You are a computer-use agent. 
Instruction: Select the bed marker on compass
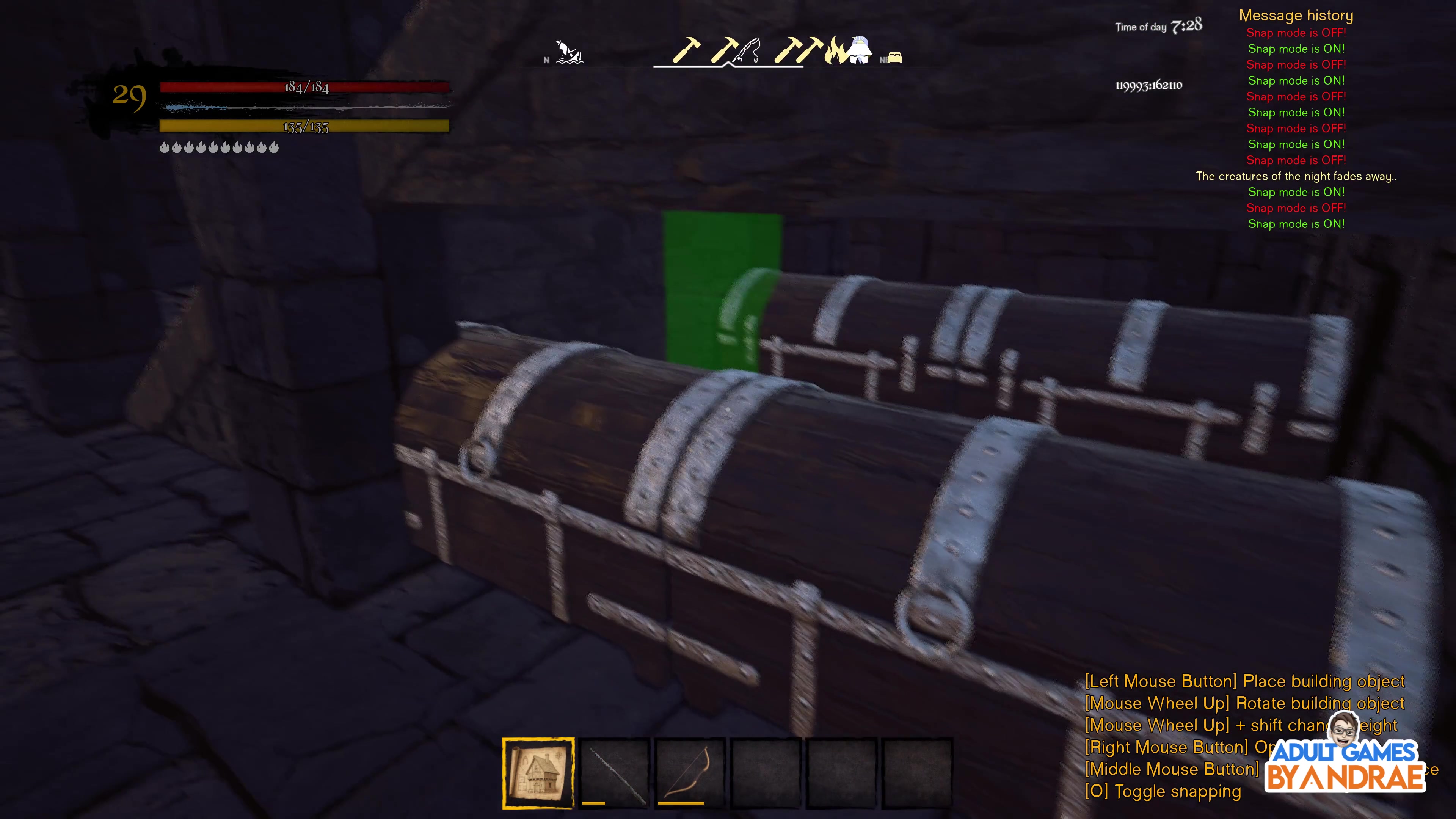pos(894,58)
